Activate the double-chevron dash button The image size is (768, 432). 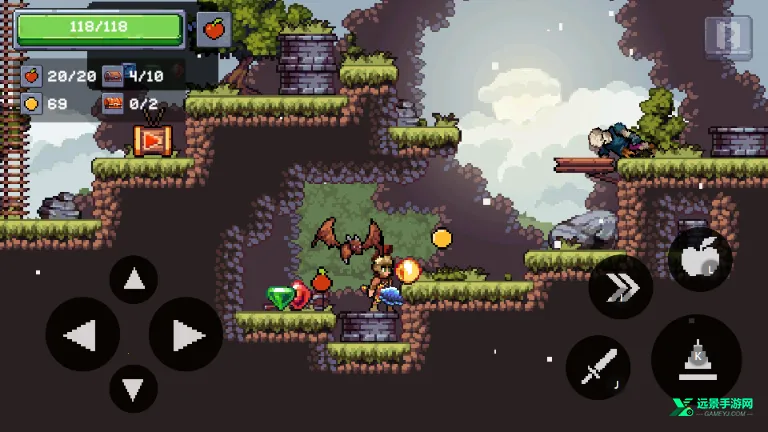tap(620, 287)
